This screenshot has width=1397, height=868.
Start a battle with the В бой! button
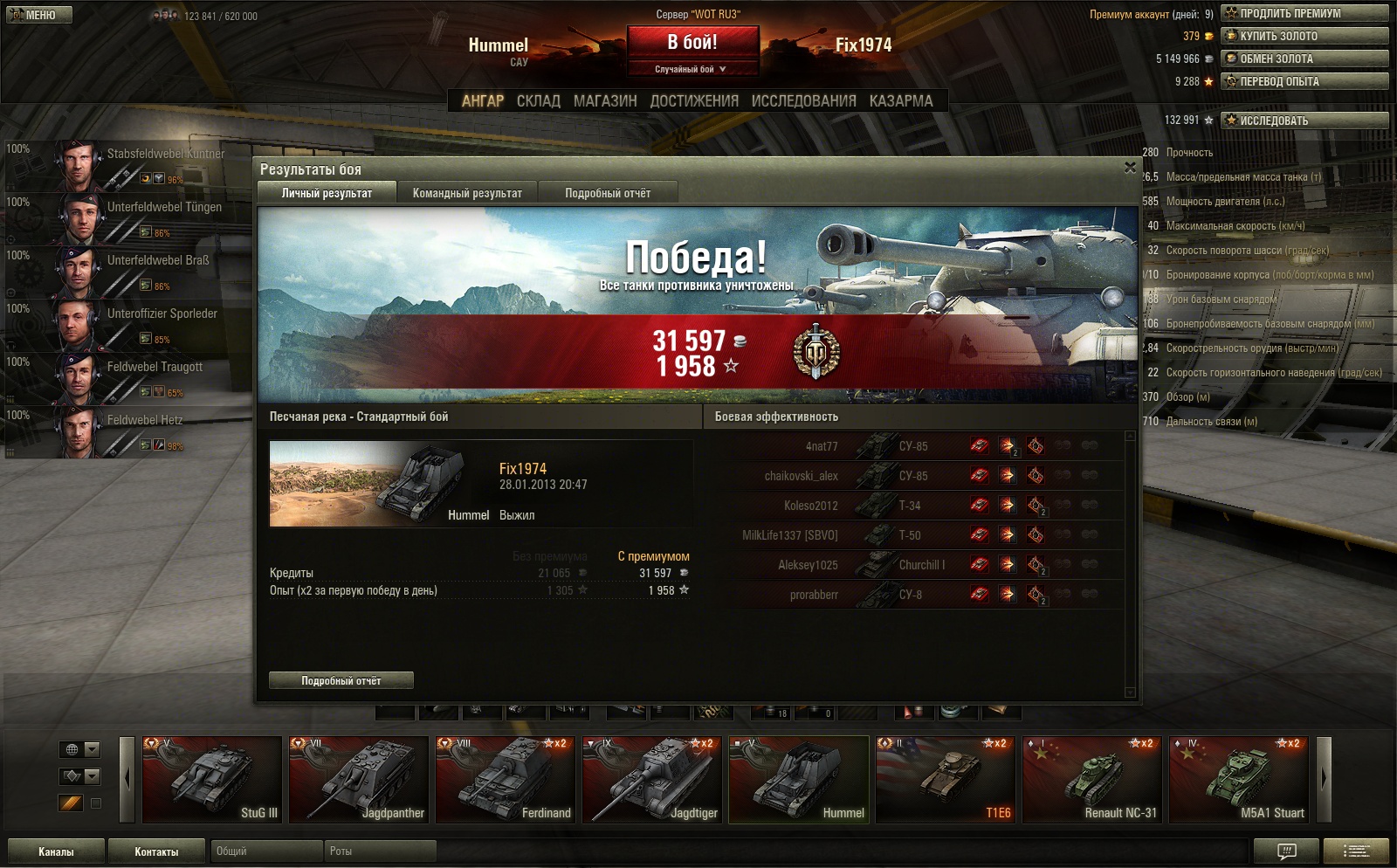pyautogui.click(x=692, y=42)
